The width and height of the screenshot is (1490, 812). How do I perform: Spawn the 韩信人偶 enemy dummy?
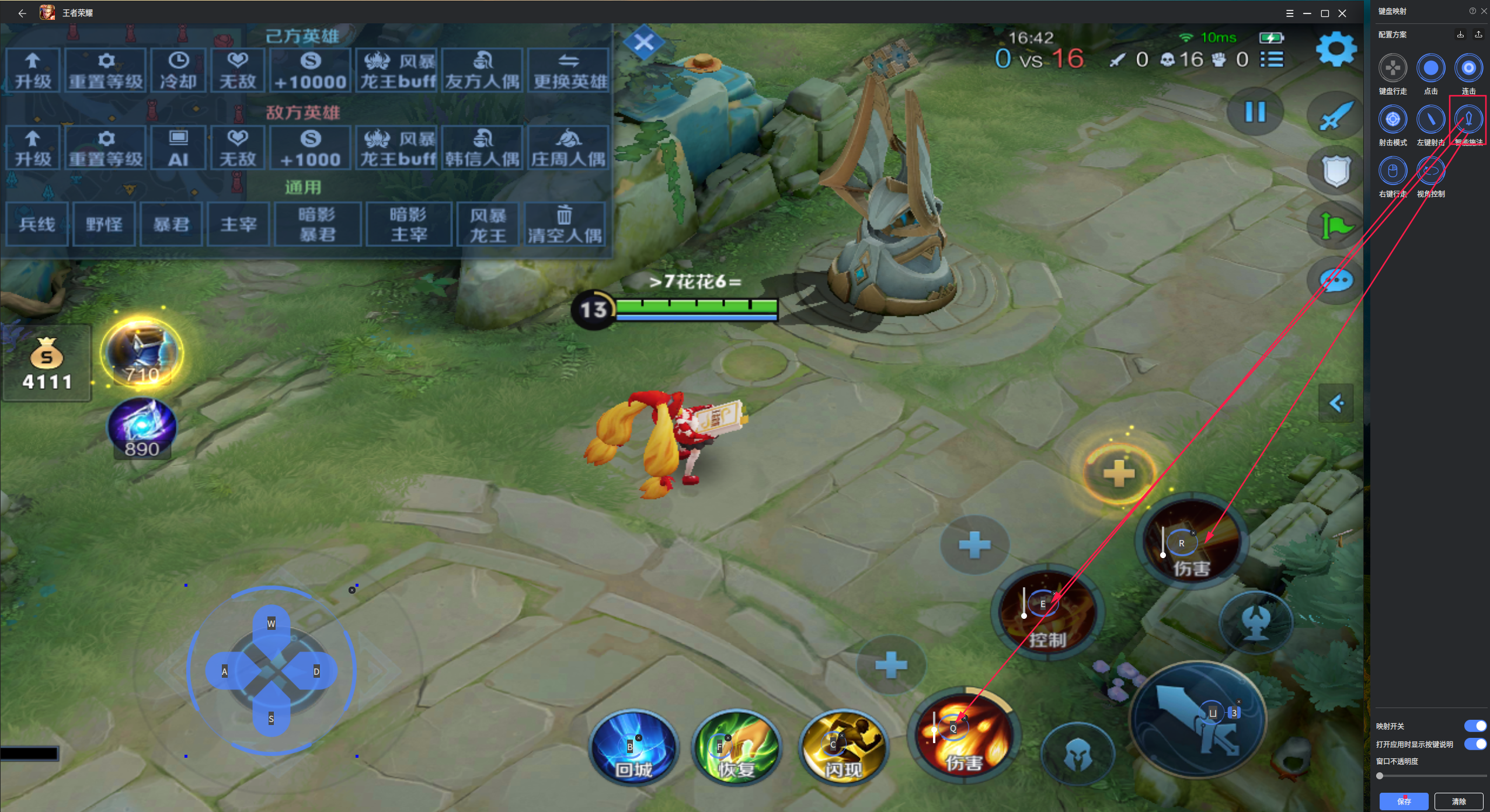482,148
